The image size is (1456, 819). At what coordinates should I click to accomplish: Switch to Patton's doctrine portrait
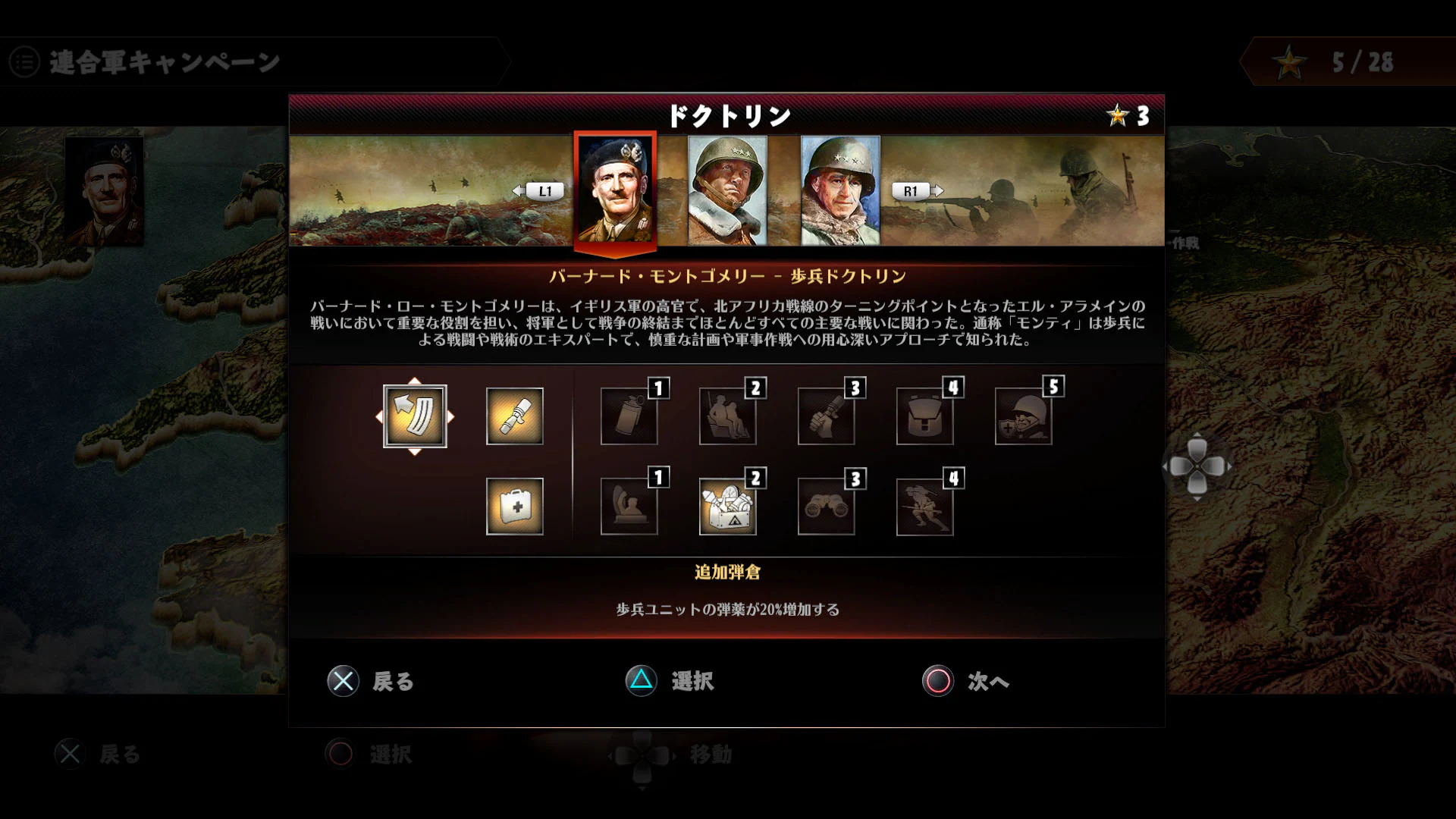(726, 190)
